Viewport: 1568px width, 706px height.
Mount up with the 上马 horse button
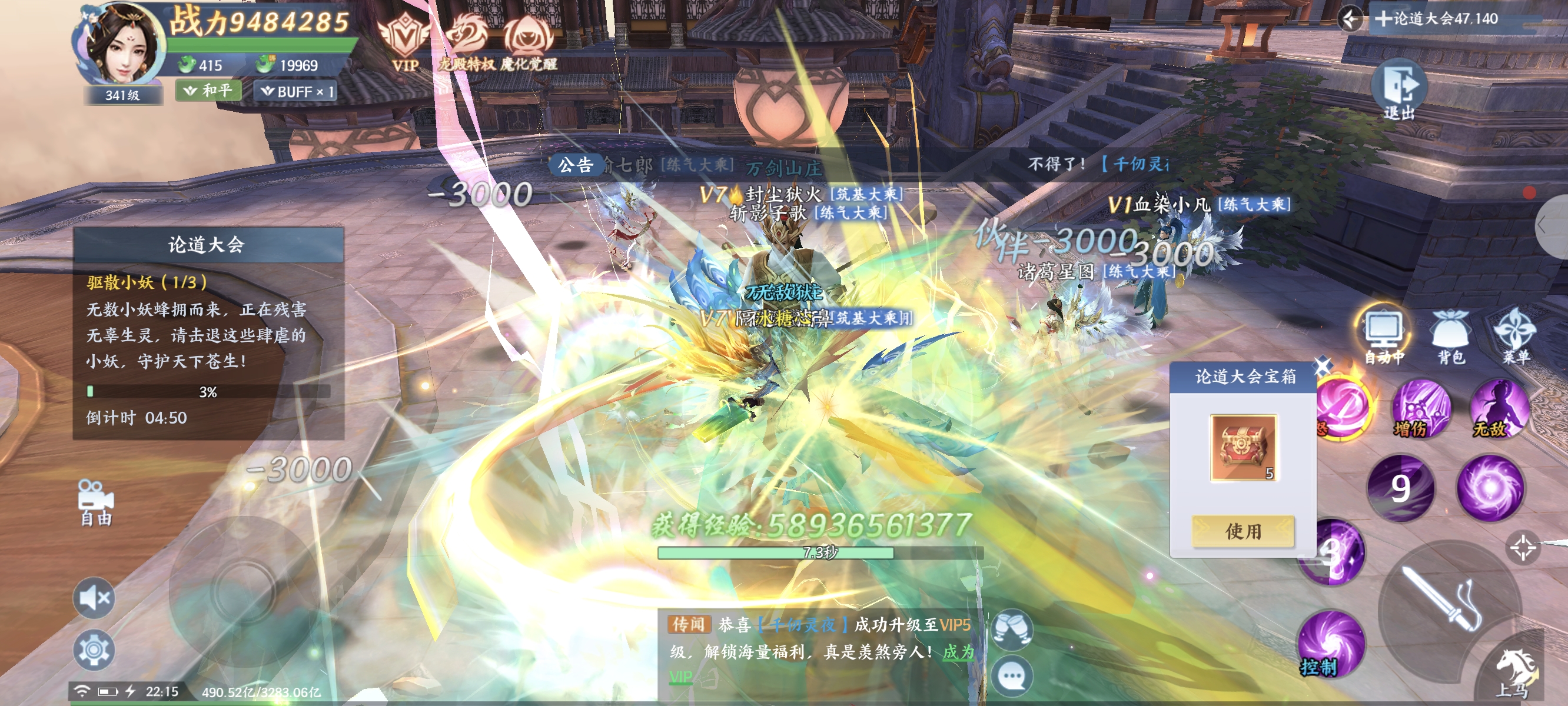click(1515, 671)
